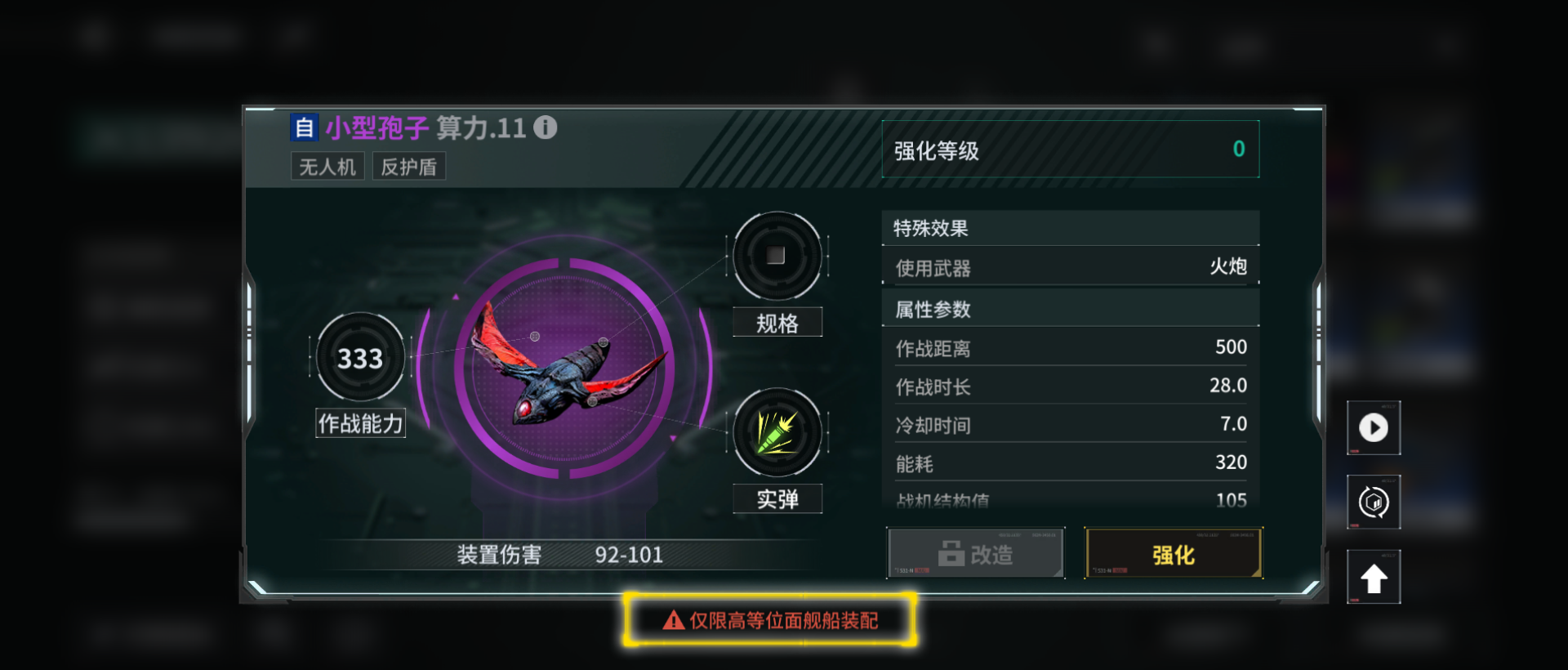Click the warning triangle in the yellow banner

pyautogui.click(x=671, y=620)
